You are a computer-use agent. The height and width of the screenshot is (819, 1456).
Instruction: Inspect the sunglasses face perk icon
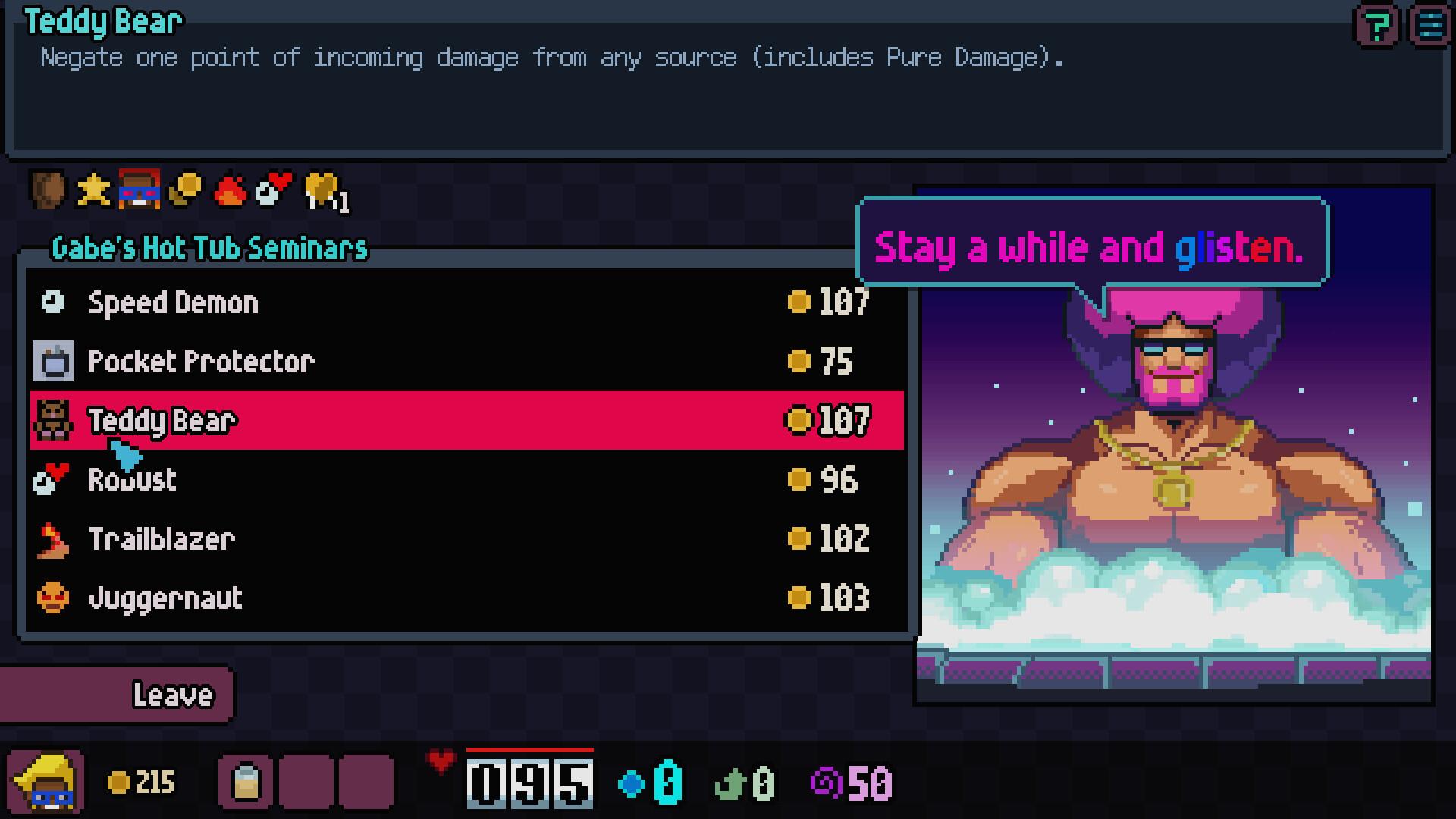coord(139,190)
